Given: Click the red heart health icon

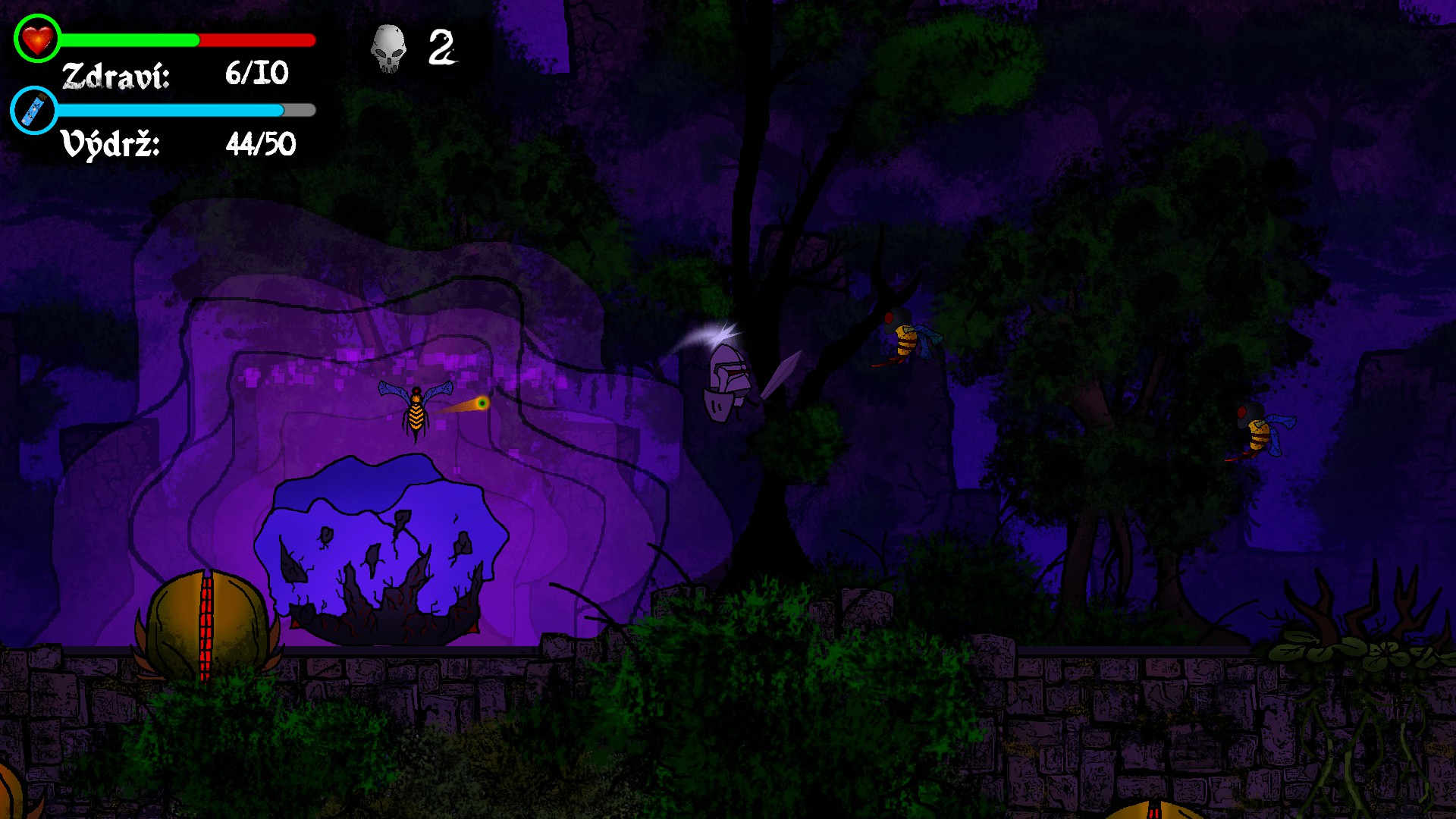Looking at the screenshot, I should 36,39.
